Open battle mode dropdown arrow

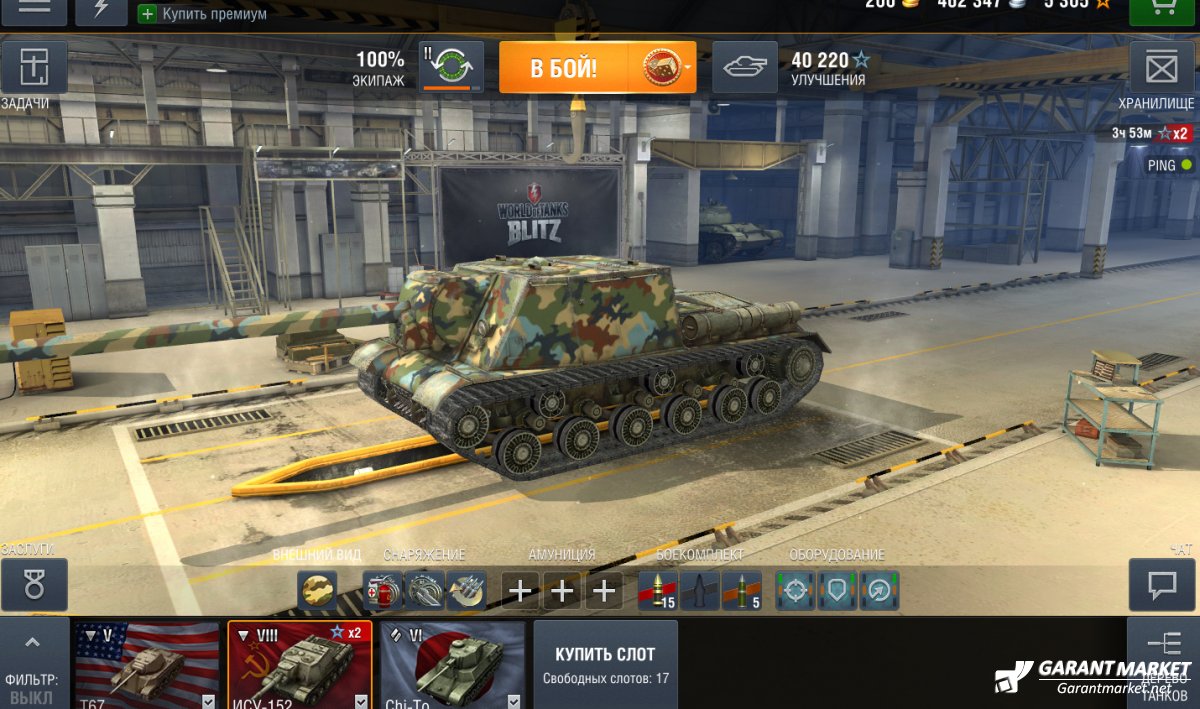[688, 68]
